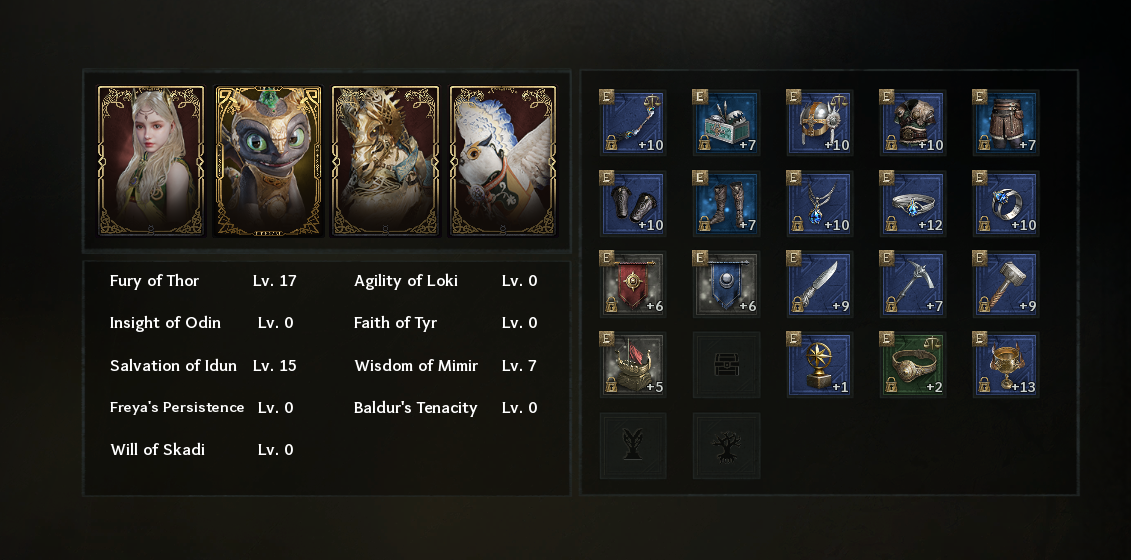Open the red banner slot

[x=632, y=284]
